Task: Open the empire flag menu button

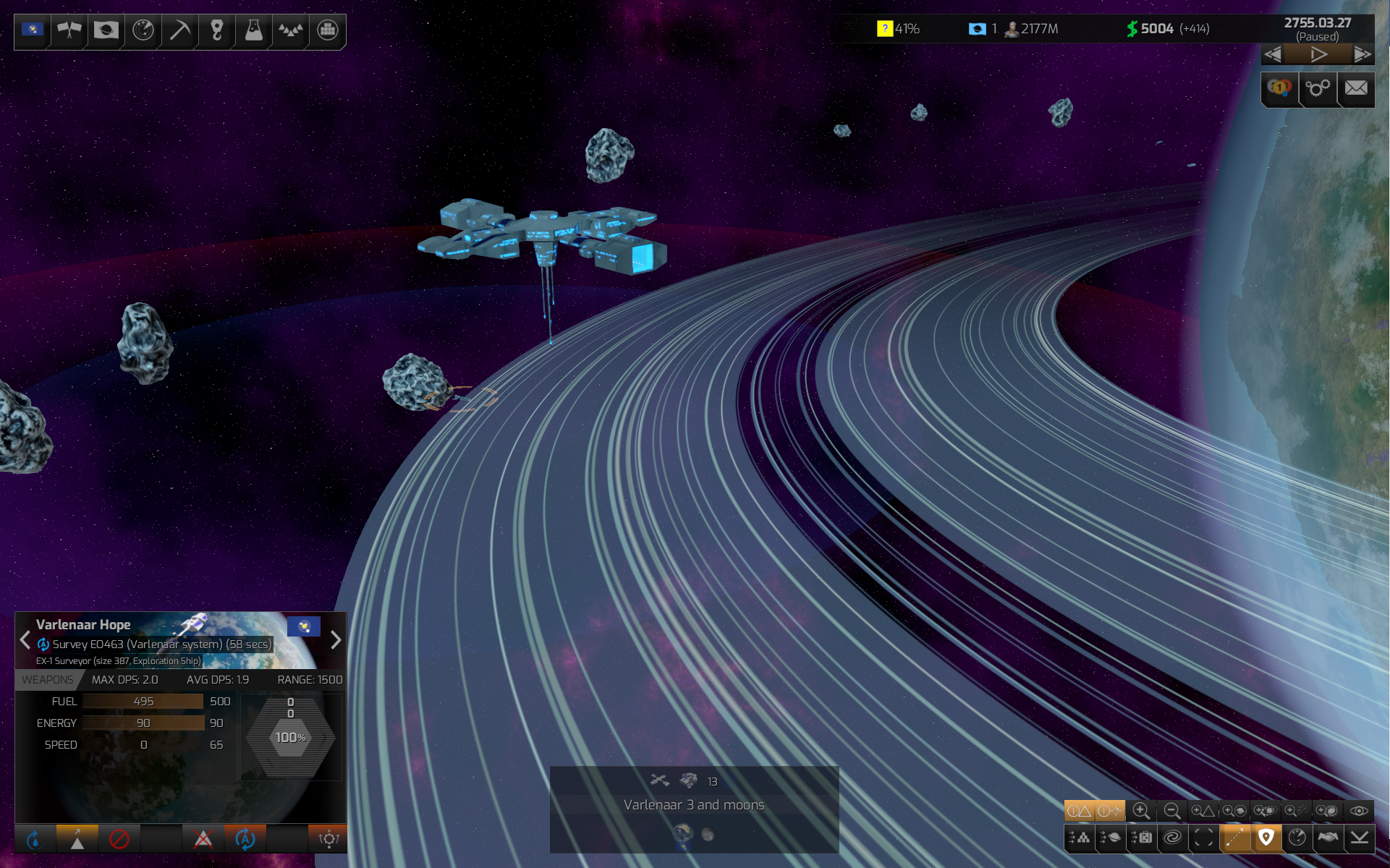Action: pos(33,30)
